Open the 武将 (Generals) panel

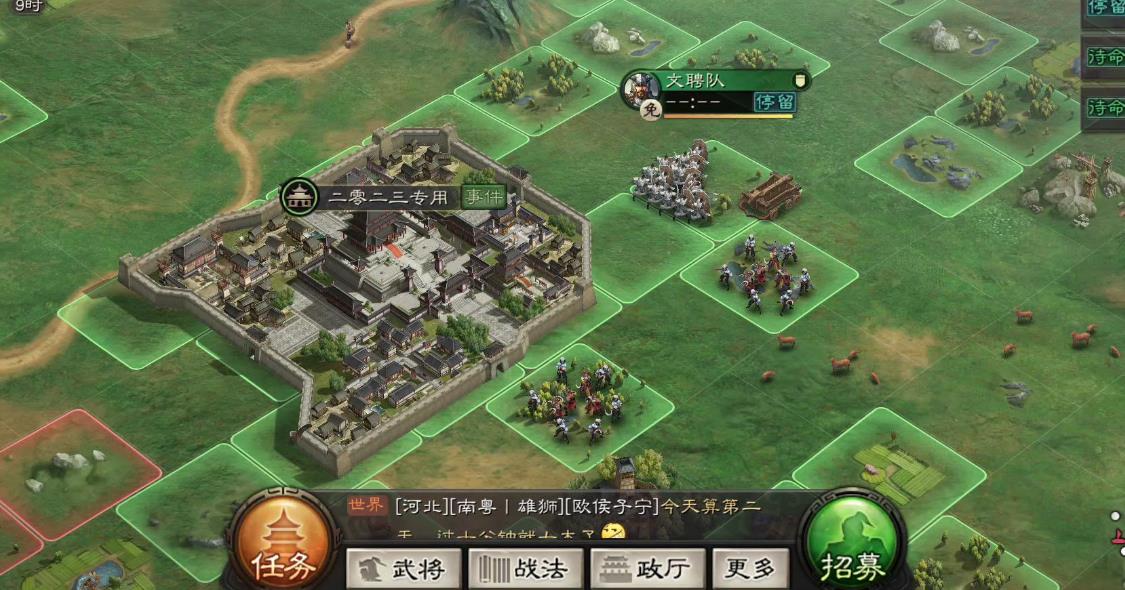(403, 569)
